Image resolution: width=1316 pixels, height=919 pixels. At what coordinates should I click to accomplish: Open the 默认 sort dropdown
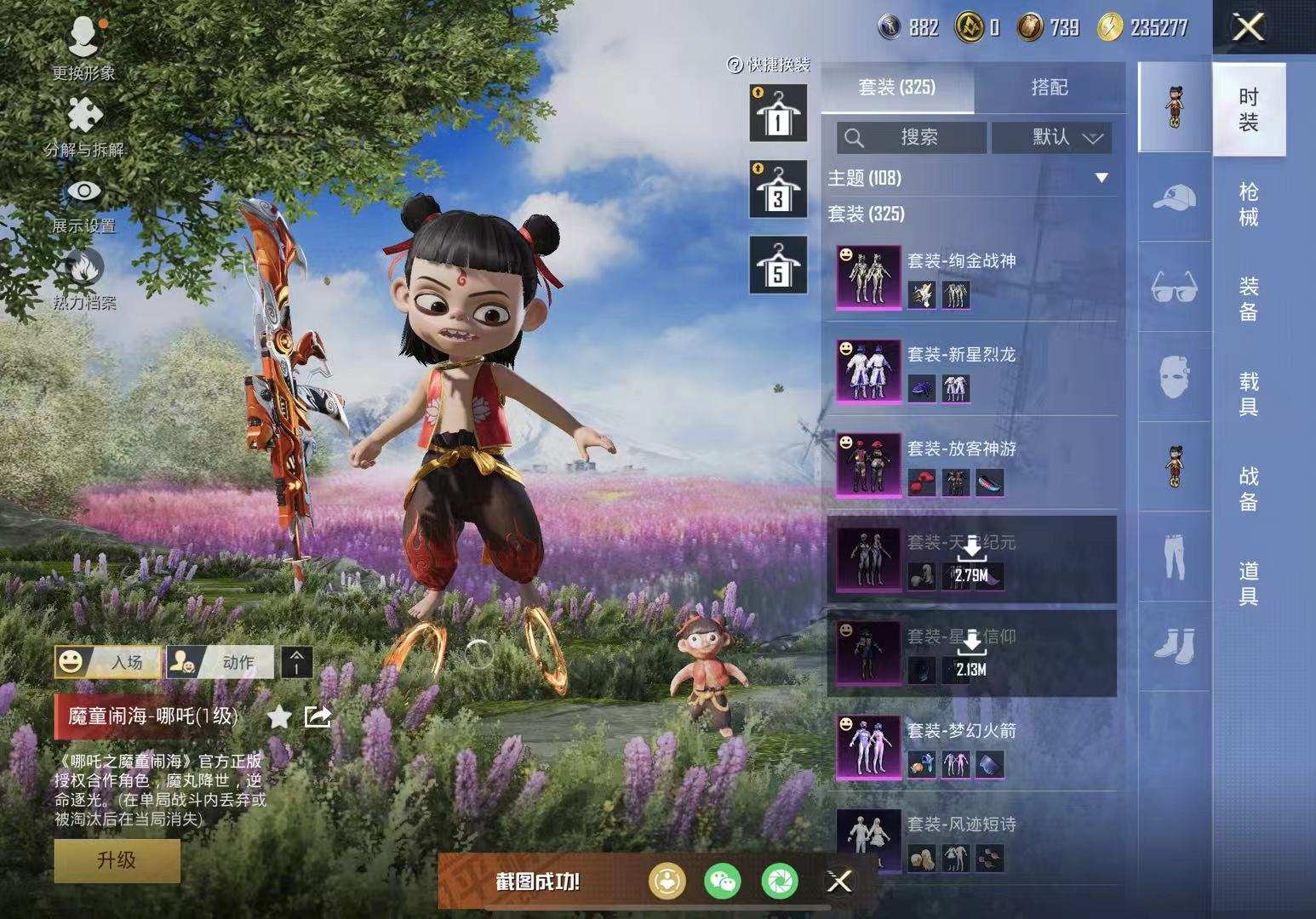click(1052, 137)
